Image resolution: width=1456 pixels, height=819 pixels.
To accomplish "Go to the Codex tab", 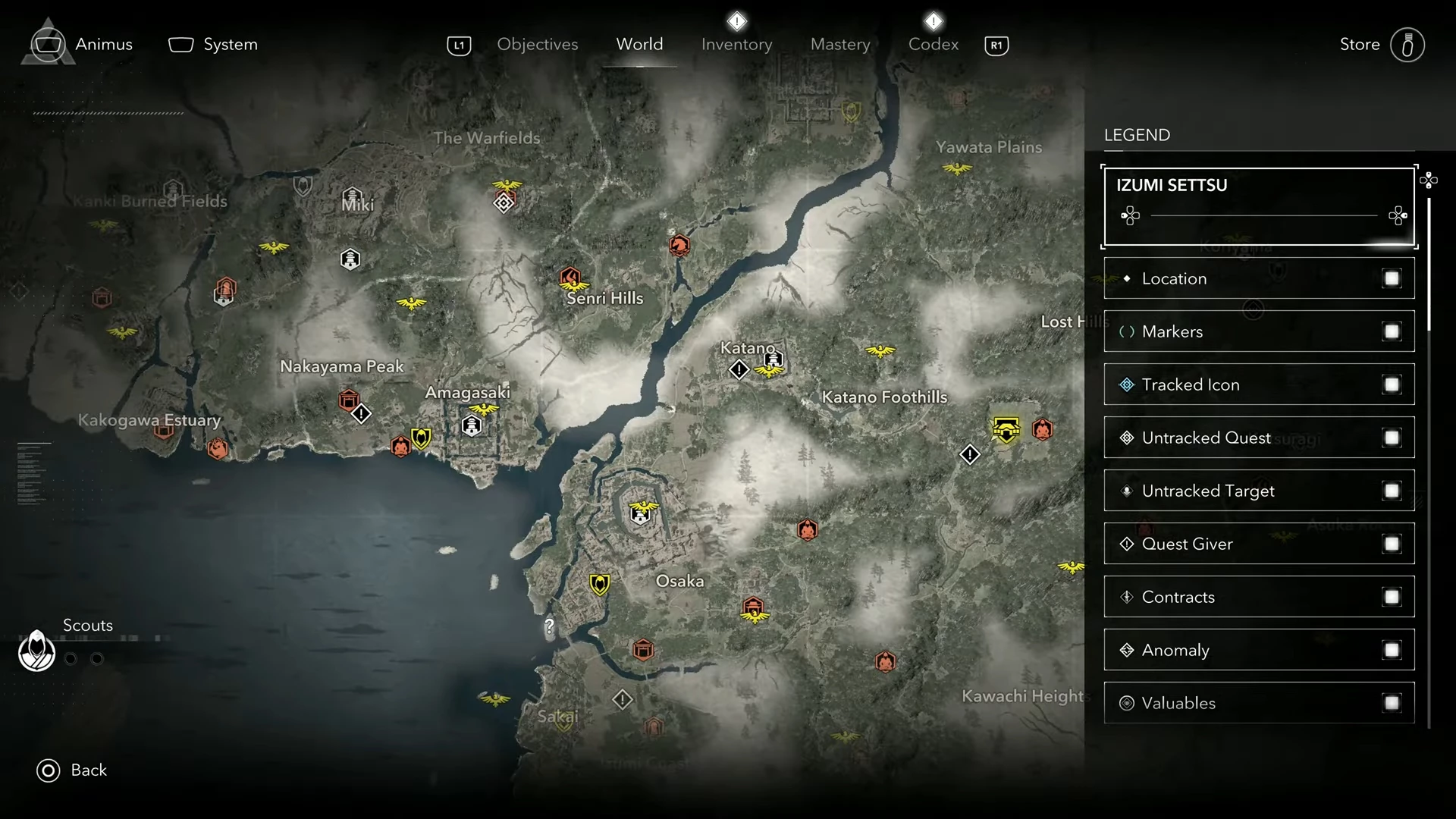I will (933, 45).
